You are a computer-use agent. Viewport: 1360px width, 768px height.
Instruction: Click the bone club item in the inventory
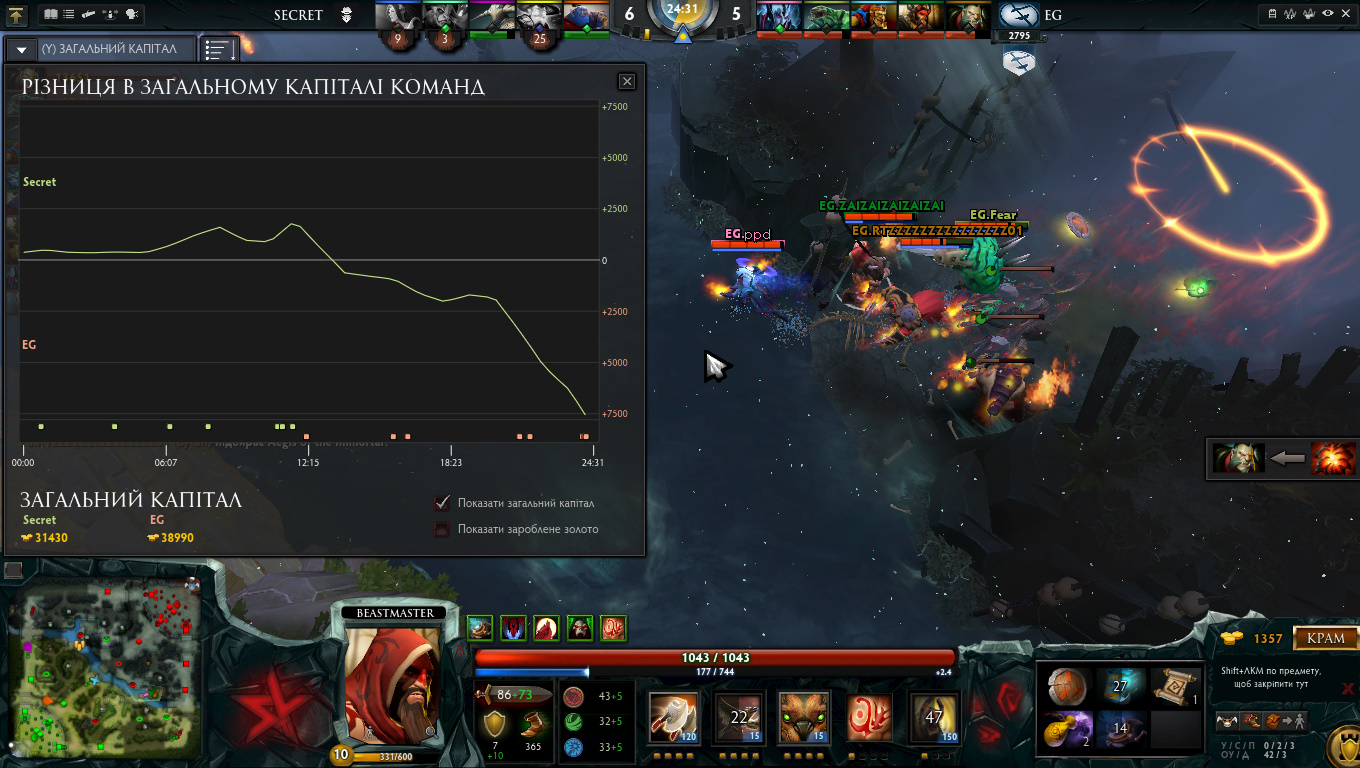pos(1067,686)
